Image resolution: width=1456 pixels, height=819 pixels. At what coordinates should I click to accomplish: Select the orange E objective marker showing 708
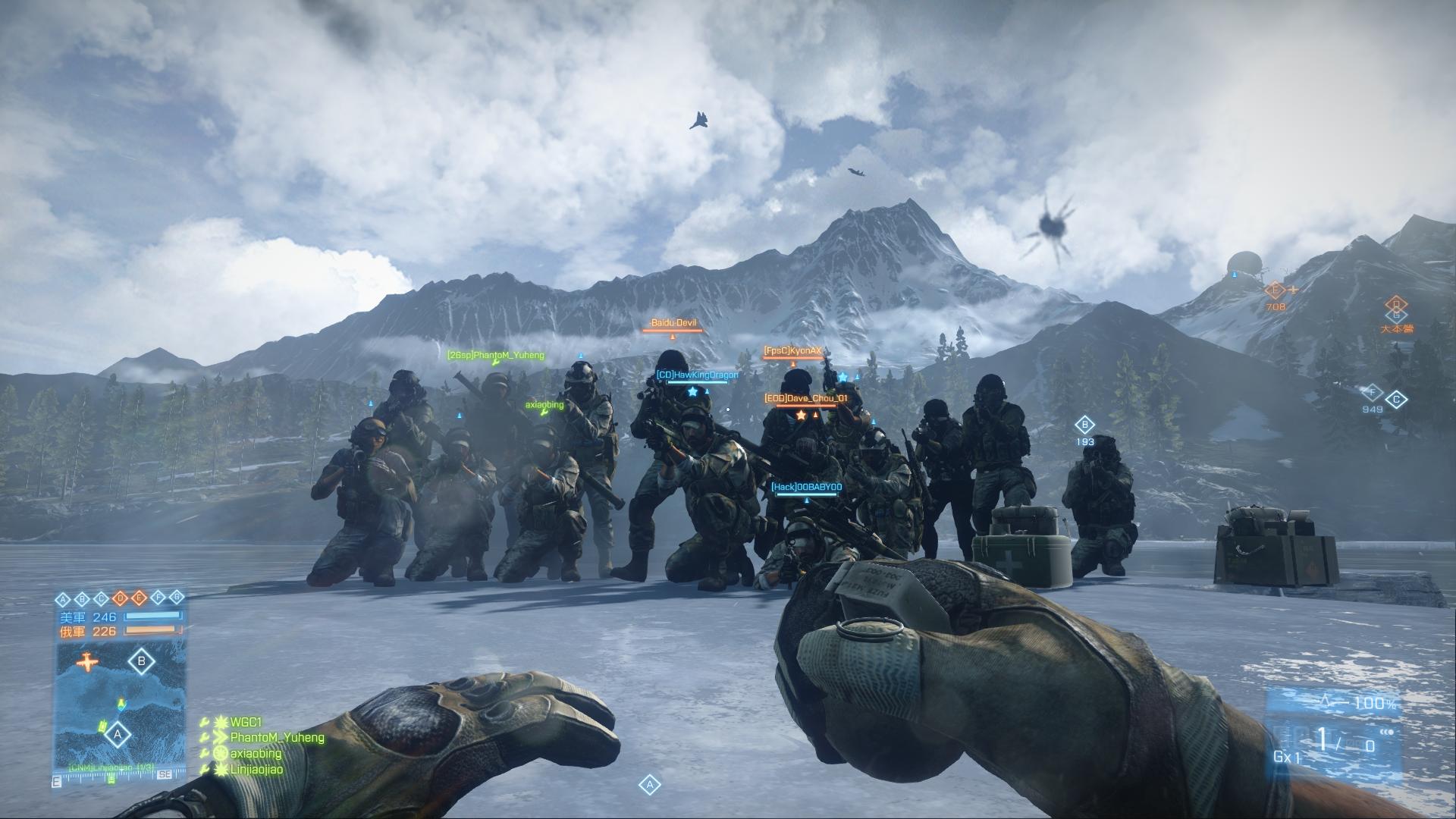(x=1276, y=290)
